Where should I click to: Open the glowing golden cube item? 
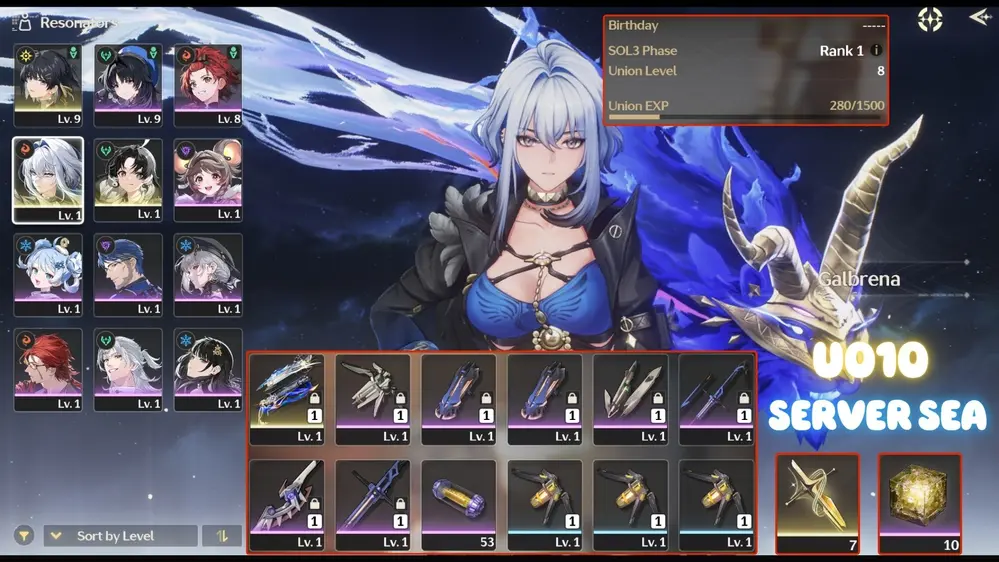pos(919,503)
